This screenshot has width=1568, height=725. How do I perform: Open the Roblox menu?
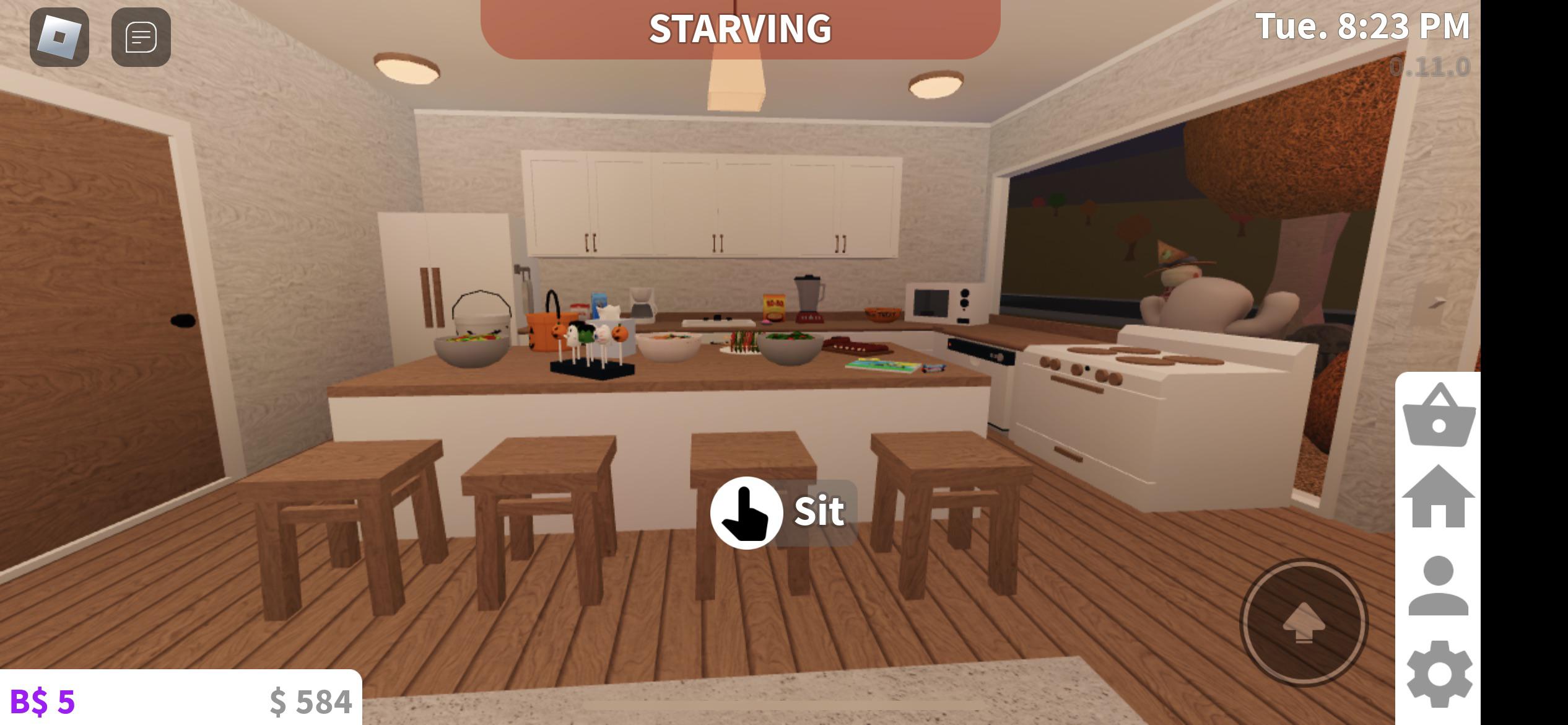coord(60,38)
